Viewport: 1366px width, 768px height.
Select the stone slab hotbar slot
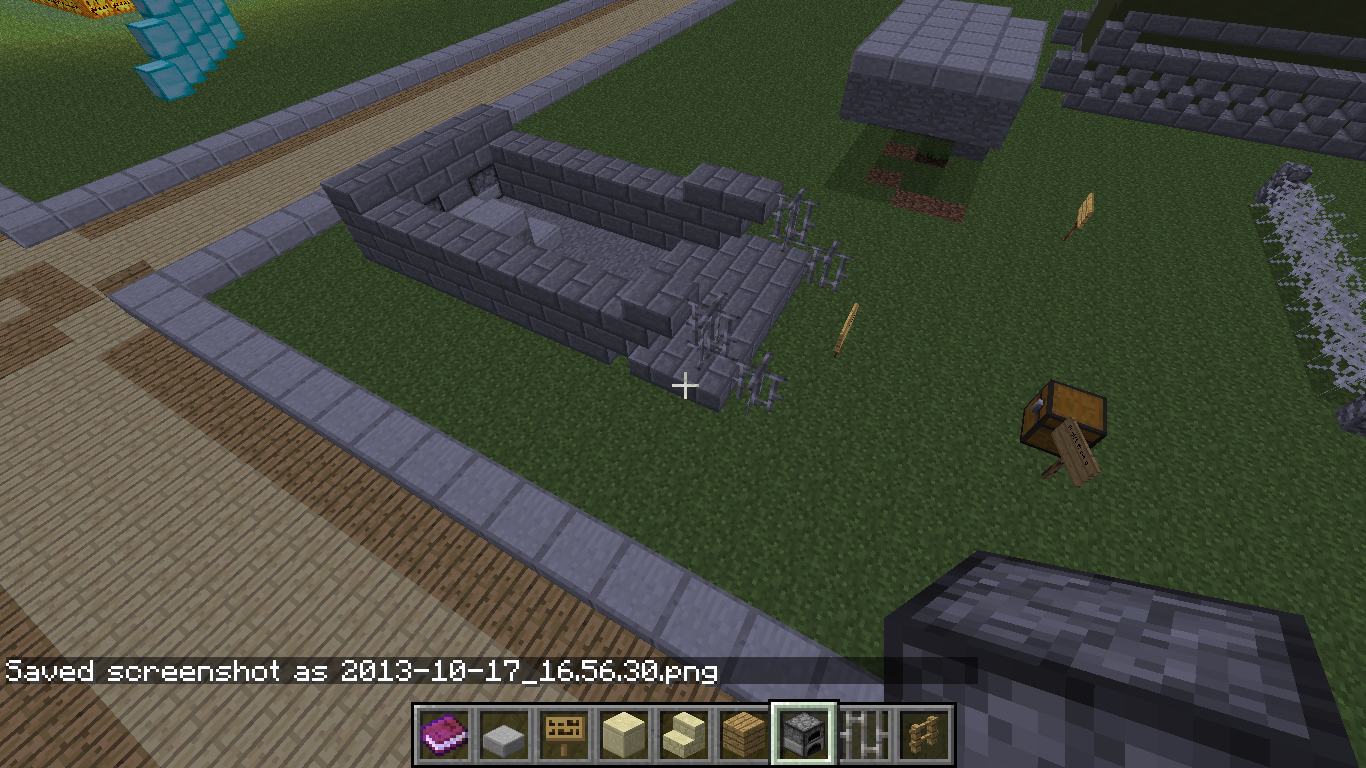503,735
